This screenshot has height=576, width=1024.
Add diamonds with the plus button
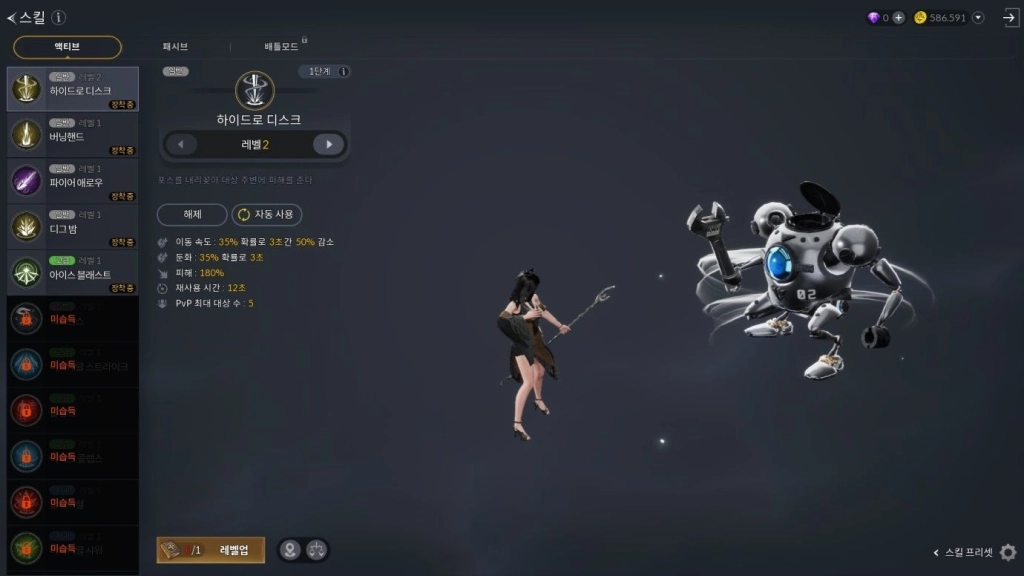pyautogui.click(x=898, y=18)
